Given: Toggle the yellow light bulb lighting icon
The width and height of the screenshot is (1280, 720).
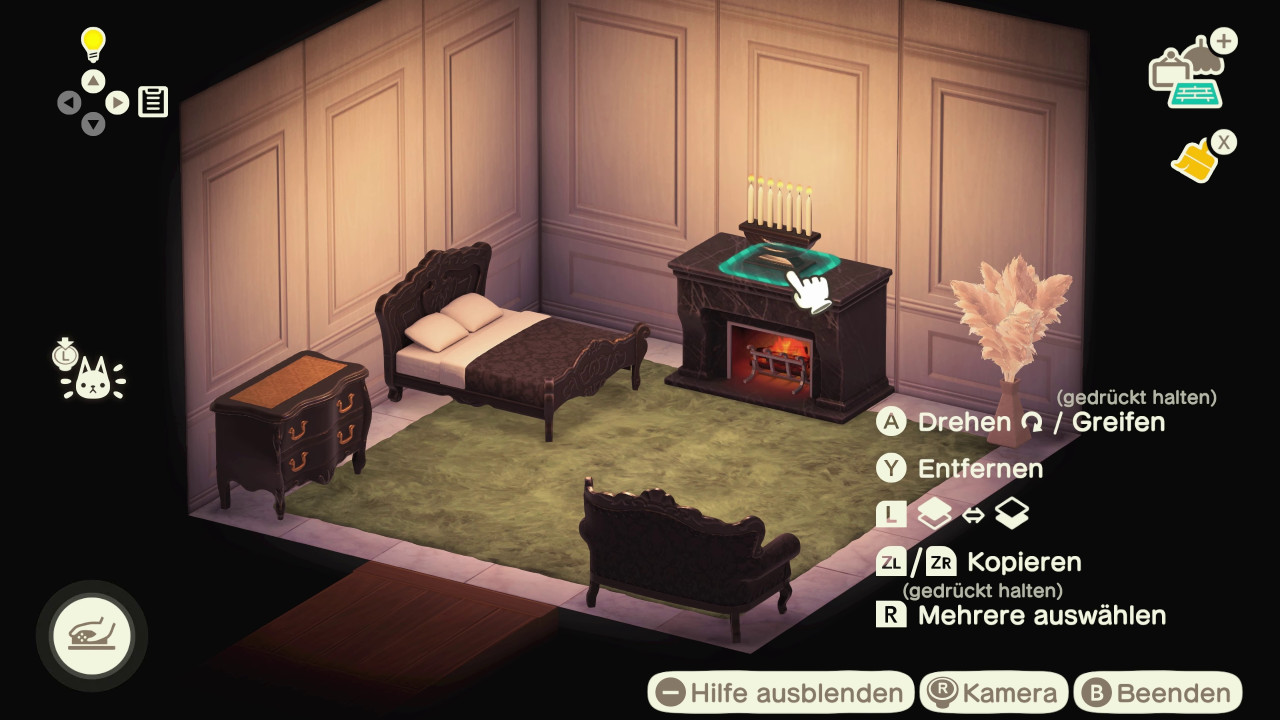Looking at the screenshot, I should coord(93,45).
